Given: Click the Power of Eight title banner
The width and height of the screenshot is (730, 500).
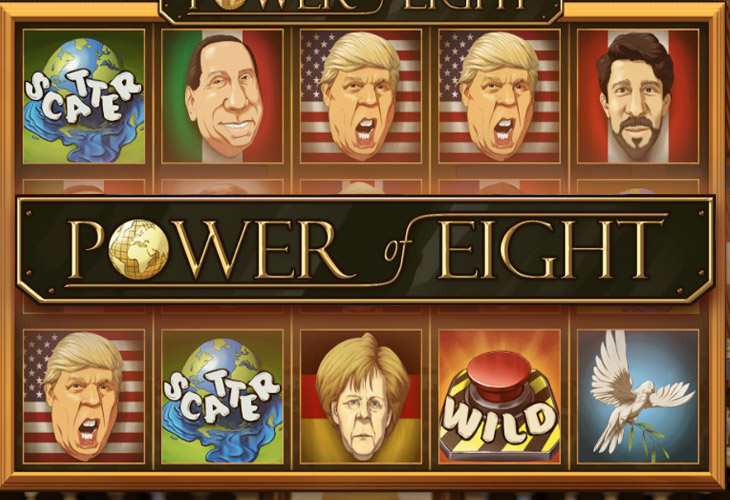Looking at the screenshot, I should click(365, 249).
